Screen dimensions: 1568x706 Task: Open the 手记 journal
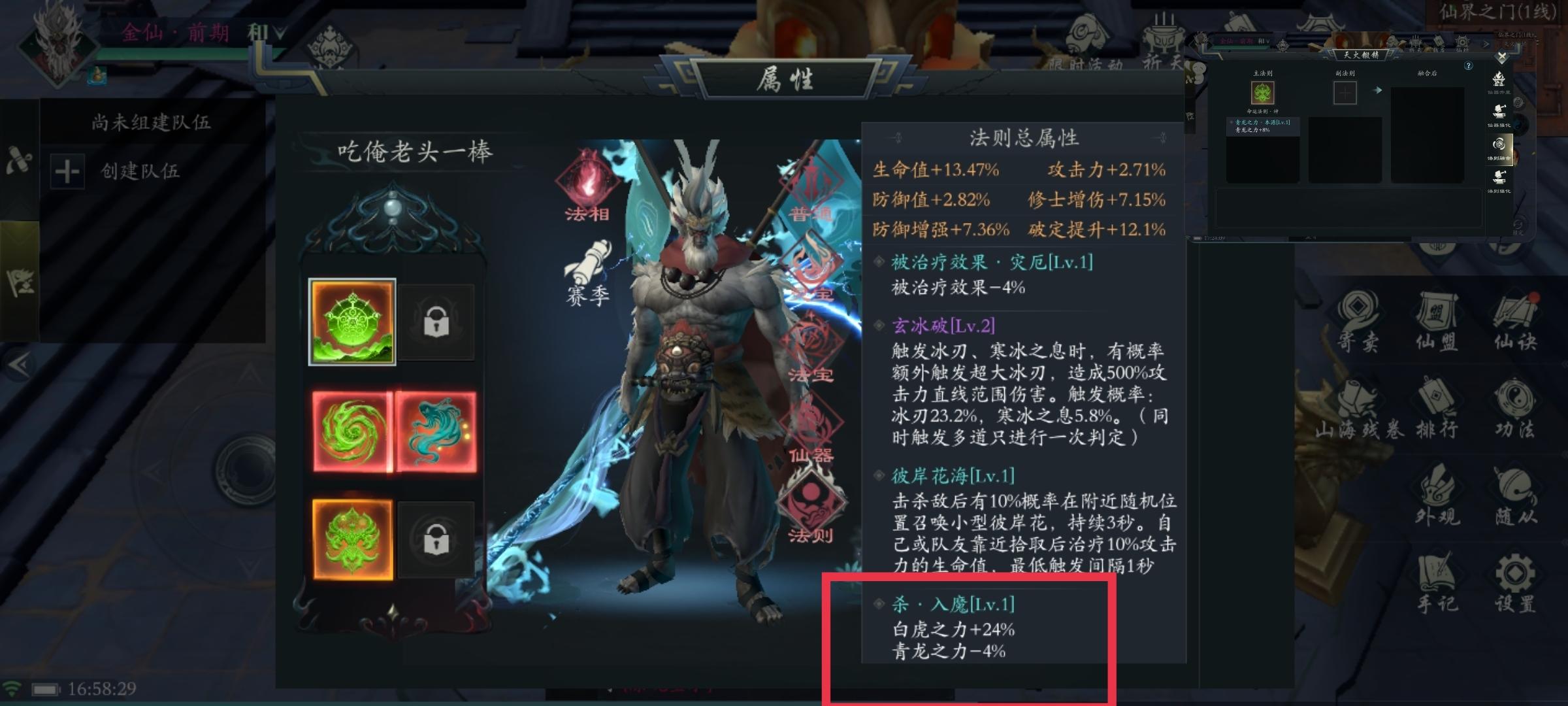(1436, 571)
